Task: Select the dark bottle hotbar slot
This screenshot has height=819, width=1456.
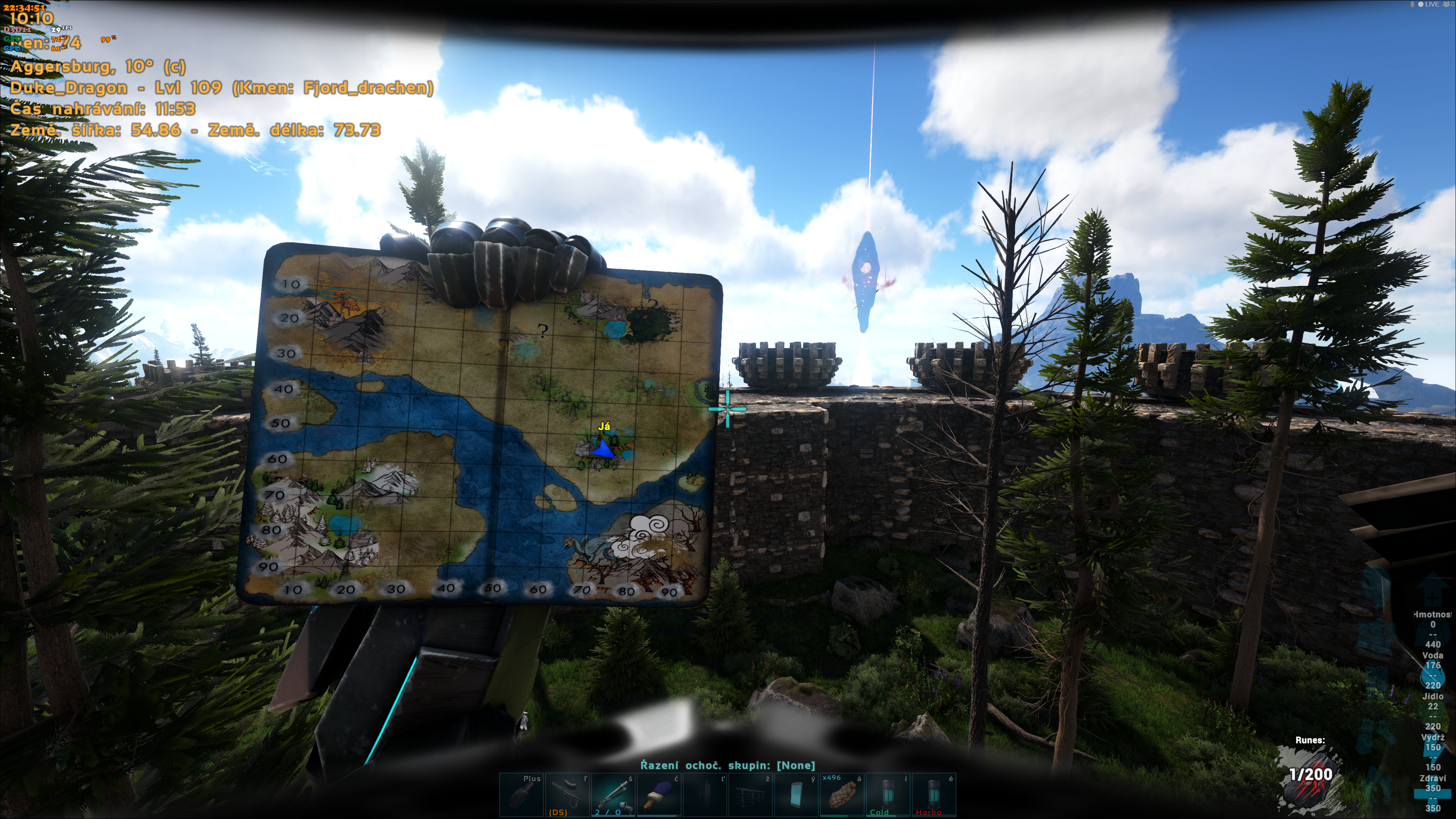Action: 521,795
